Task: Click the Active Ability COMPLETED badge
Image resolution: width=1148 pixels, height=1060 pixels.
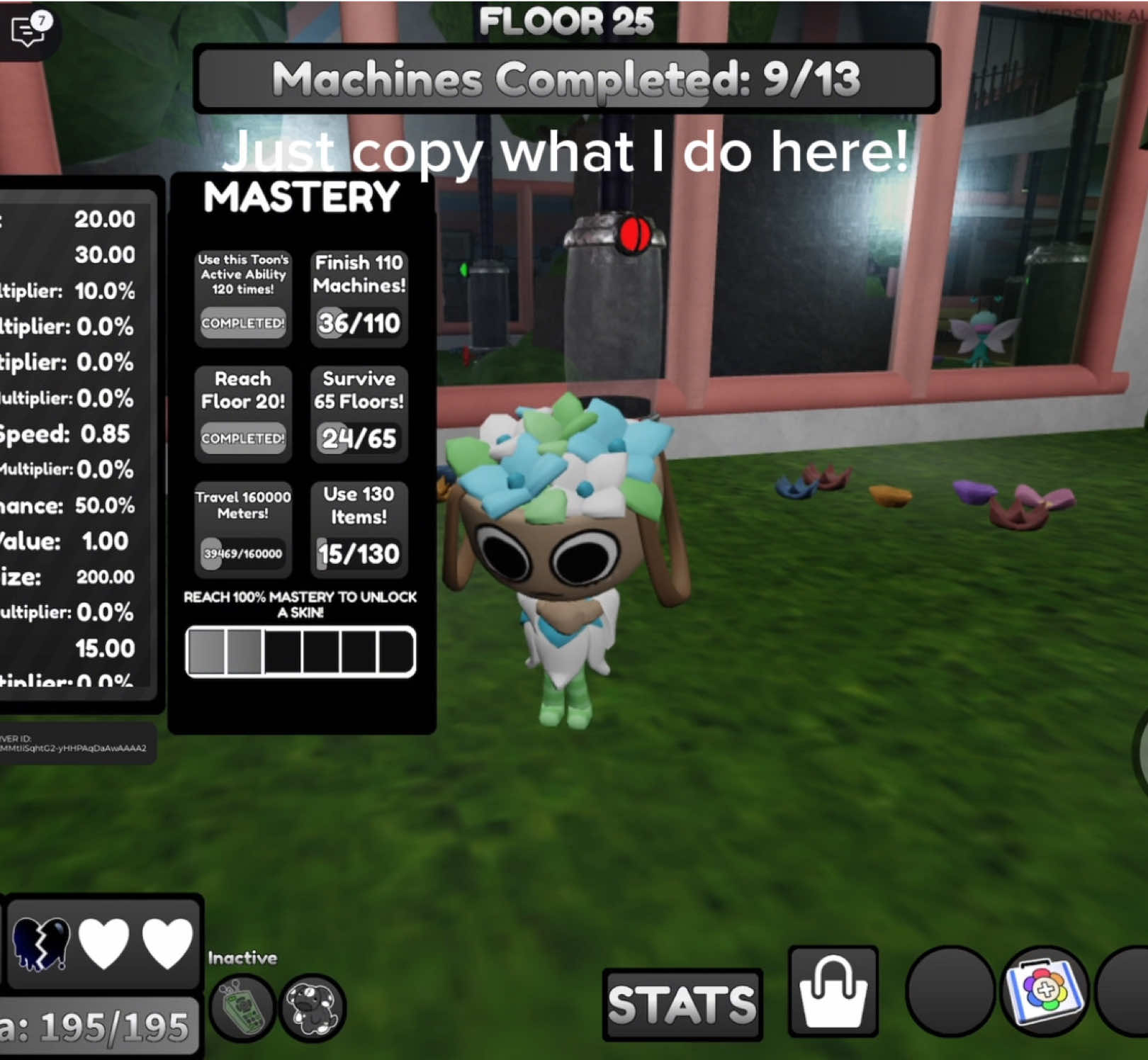Action: 243,323
